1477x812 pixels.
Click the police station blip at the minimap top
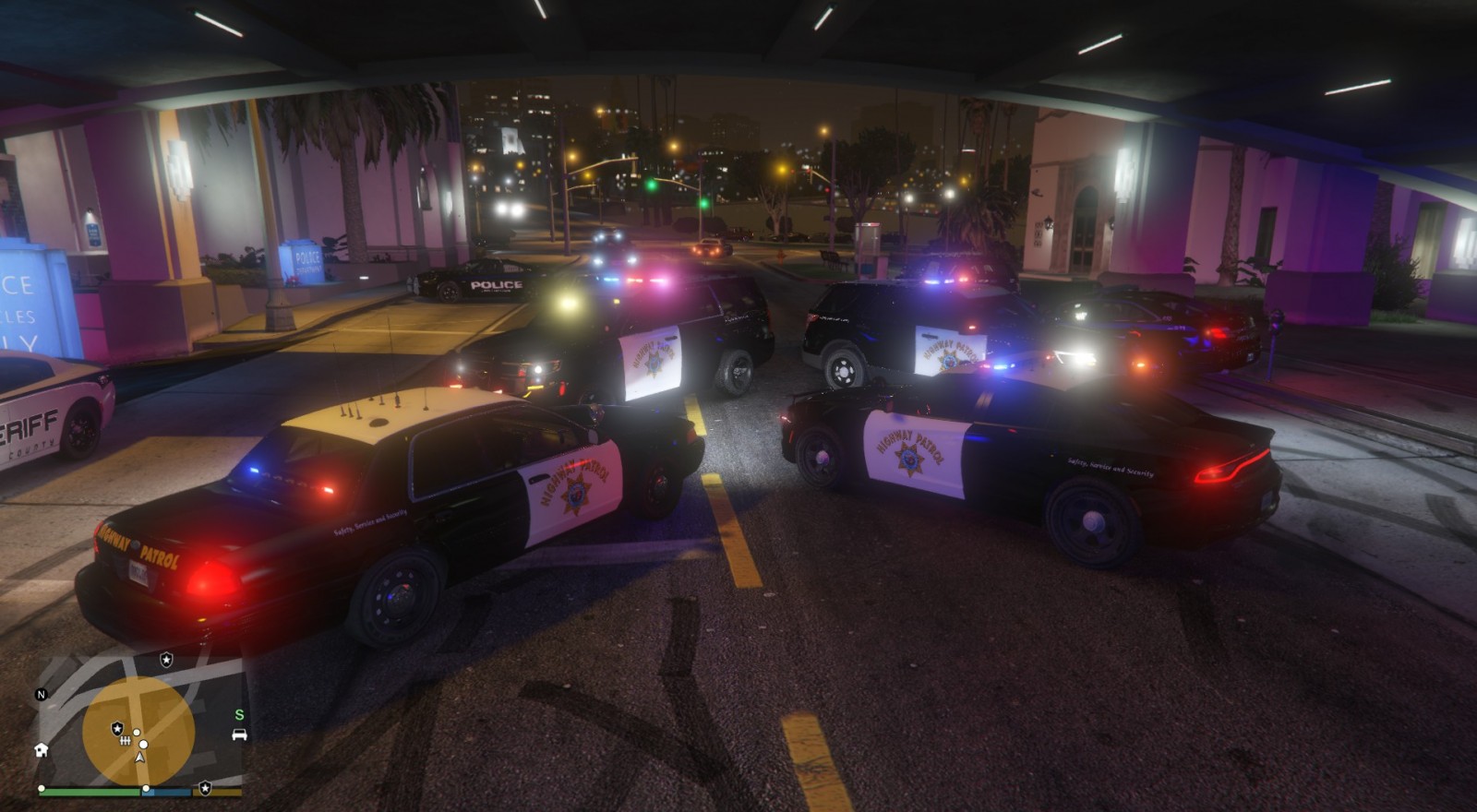click(166, 660)
